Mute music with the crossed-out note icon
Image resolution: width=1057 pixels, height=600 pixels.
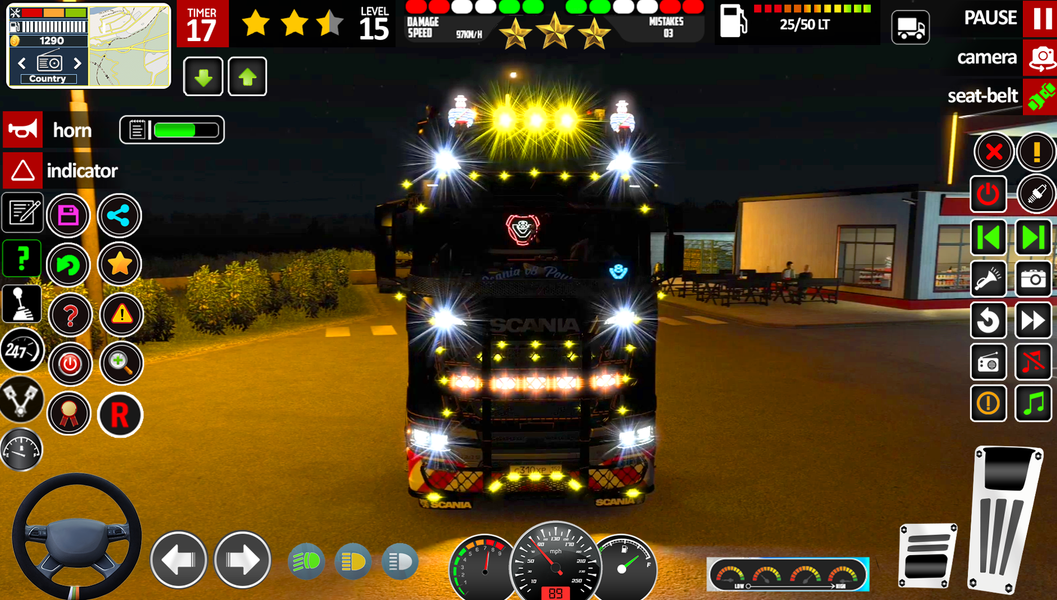coord(1034,361)
